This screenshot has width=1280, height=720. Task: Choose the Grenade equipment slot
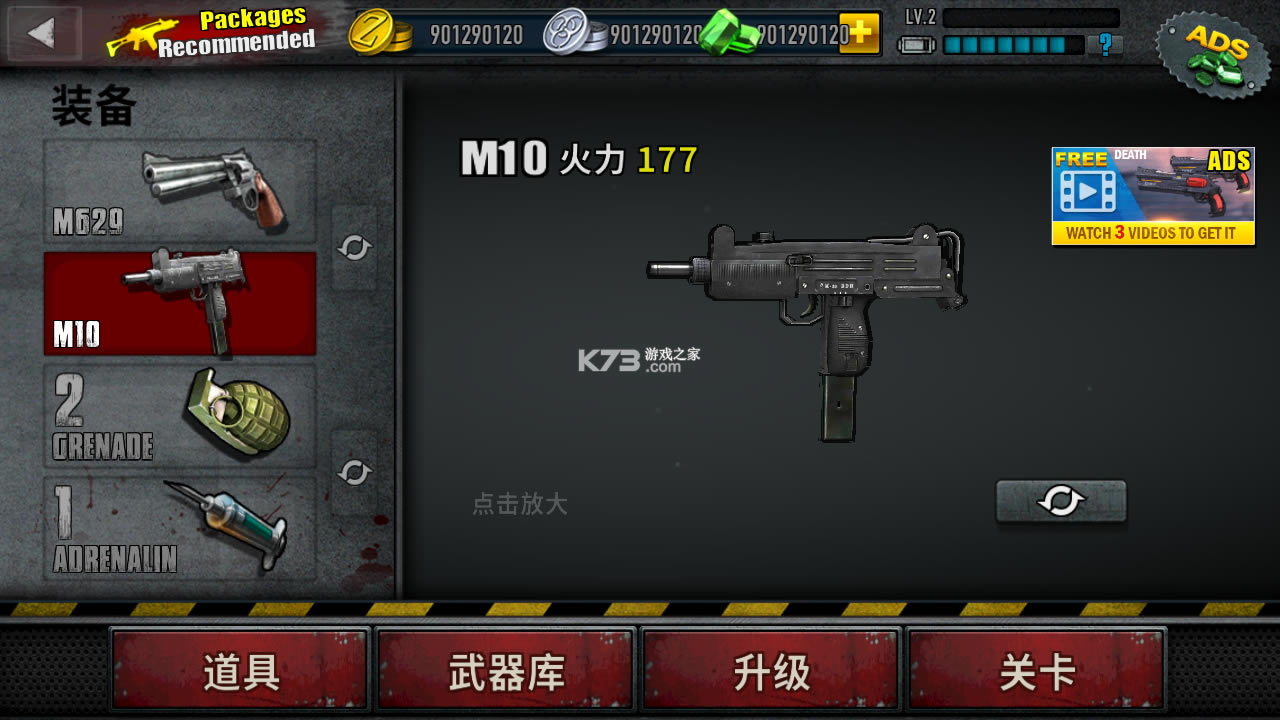180,415
